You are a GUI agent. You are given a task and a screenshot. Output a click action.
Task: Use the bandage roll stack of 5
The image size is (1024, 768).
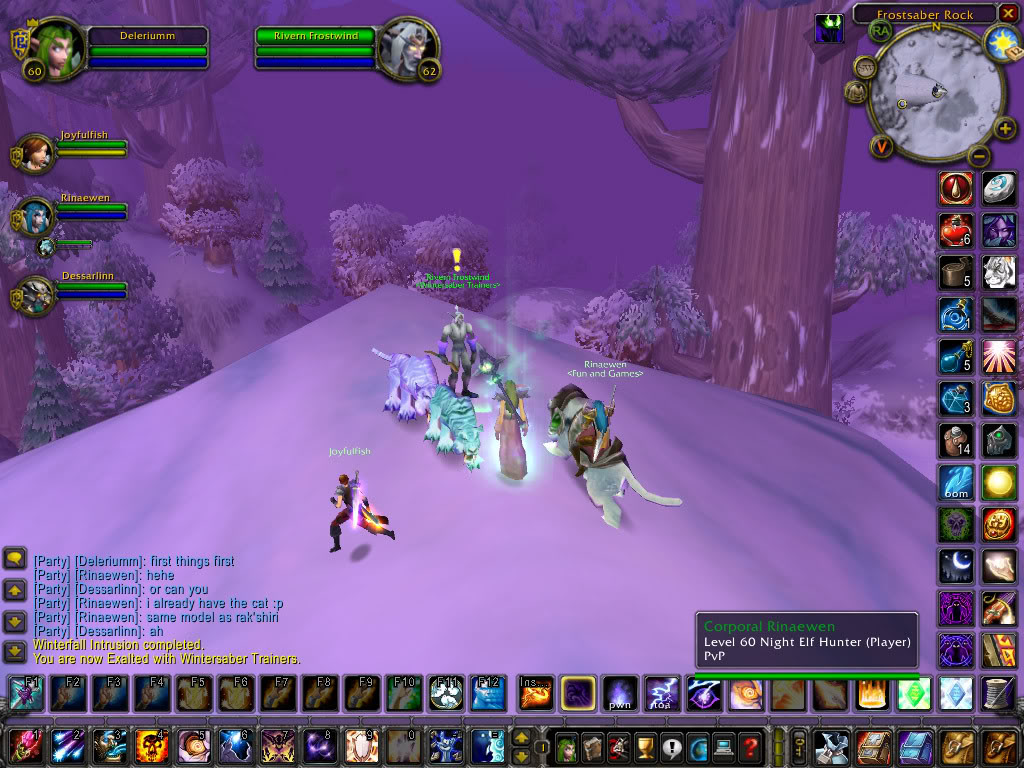tap(957, 272)
